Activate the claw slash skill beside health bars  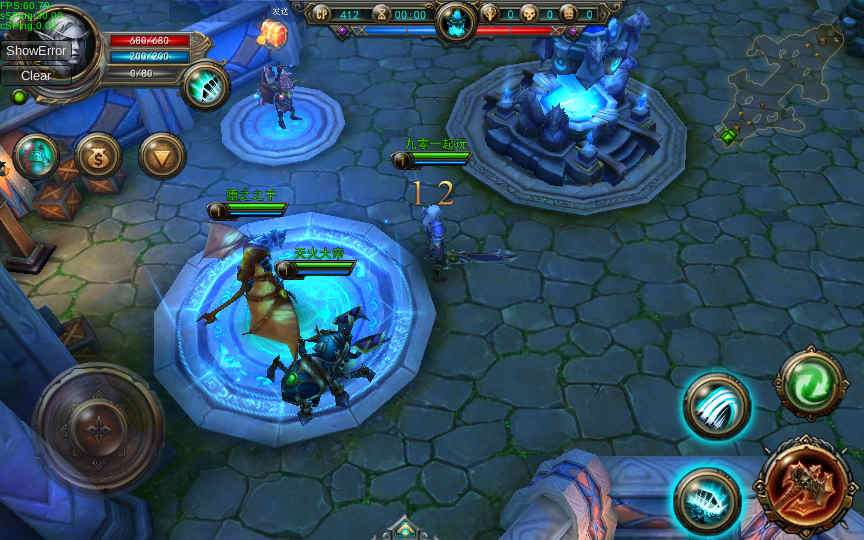click(x=206, y=85)
